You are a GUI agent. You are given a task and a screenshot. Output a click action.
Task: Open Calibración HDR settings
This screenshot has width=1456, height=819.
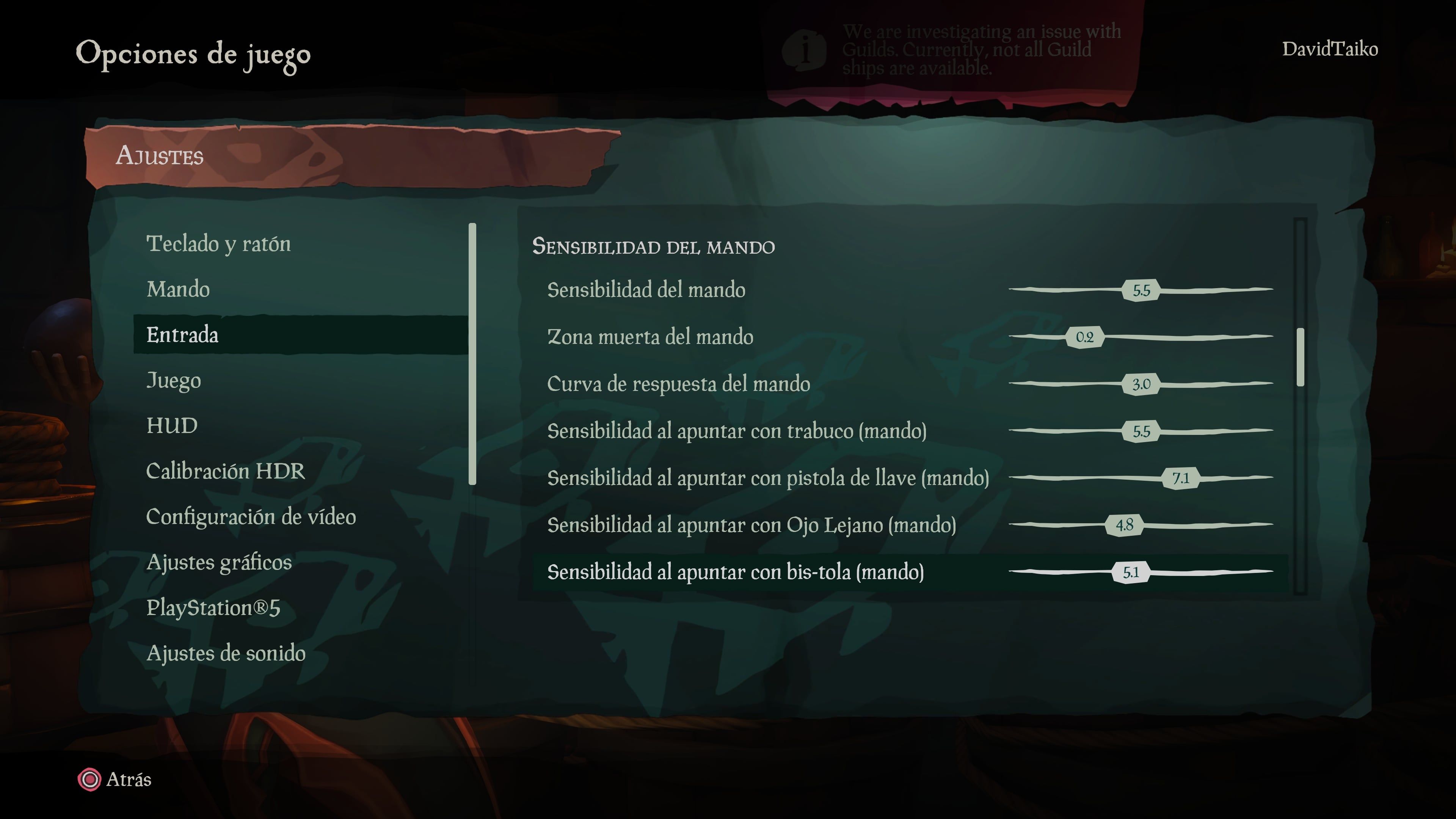(226, 471)
